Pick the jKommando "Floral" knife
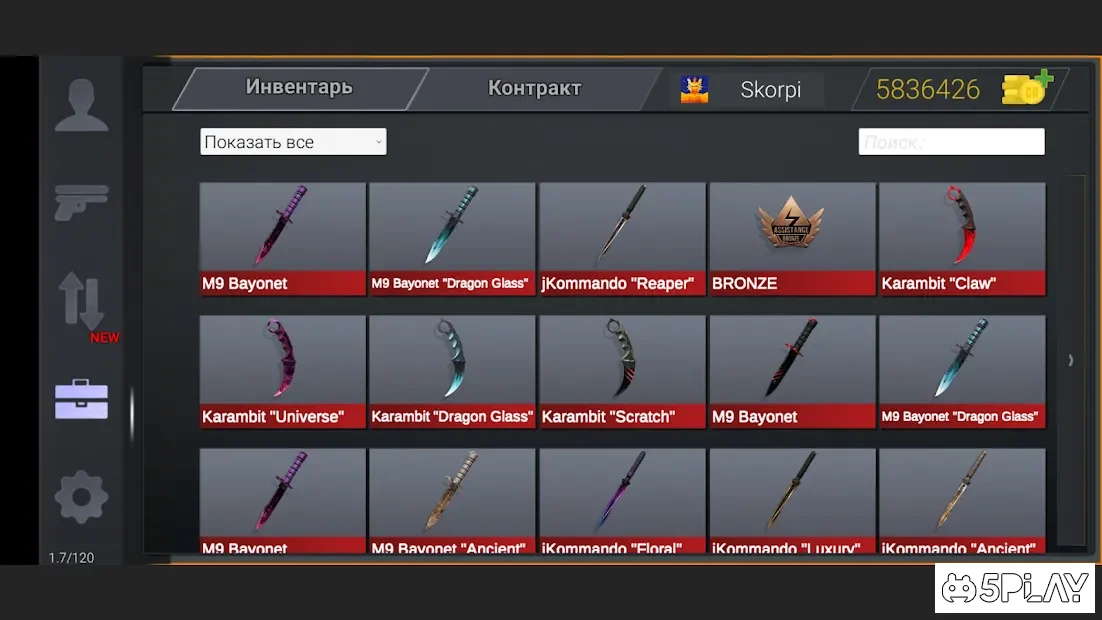The image size is (1102, 620). pos(622,500)
